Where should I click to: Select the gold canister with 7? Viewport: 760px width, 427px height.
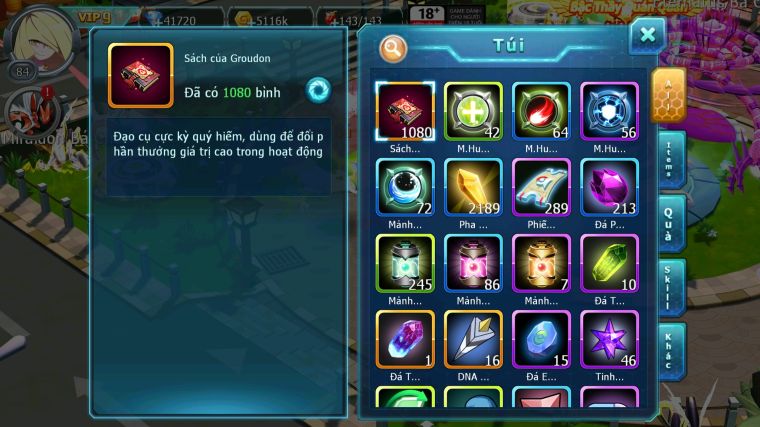tap(541, 263)
